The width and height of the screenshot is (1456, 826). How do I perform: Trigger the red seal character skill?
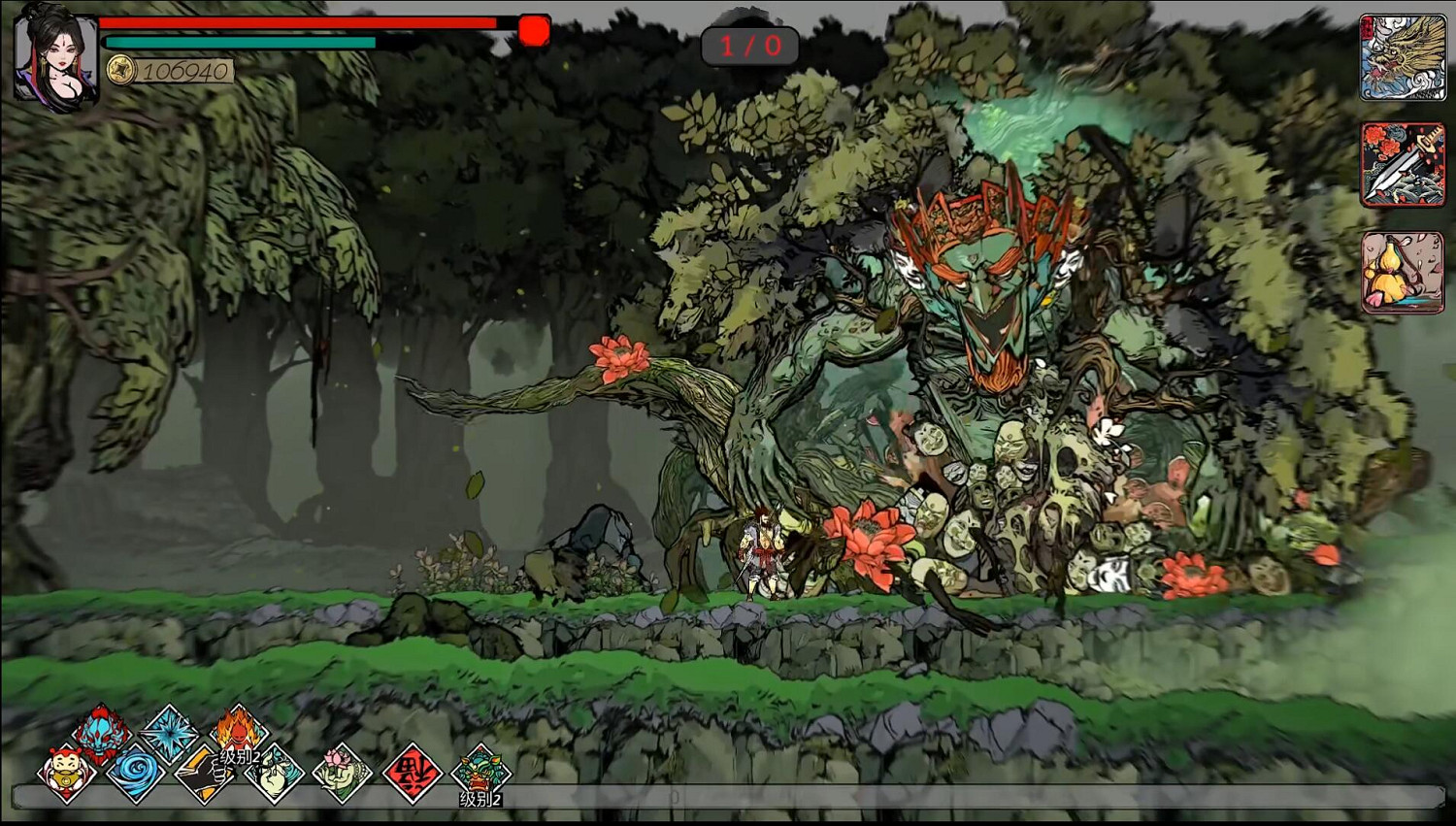pyautogui.click(x=413, y=774)
